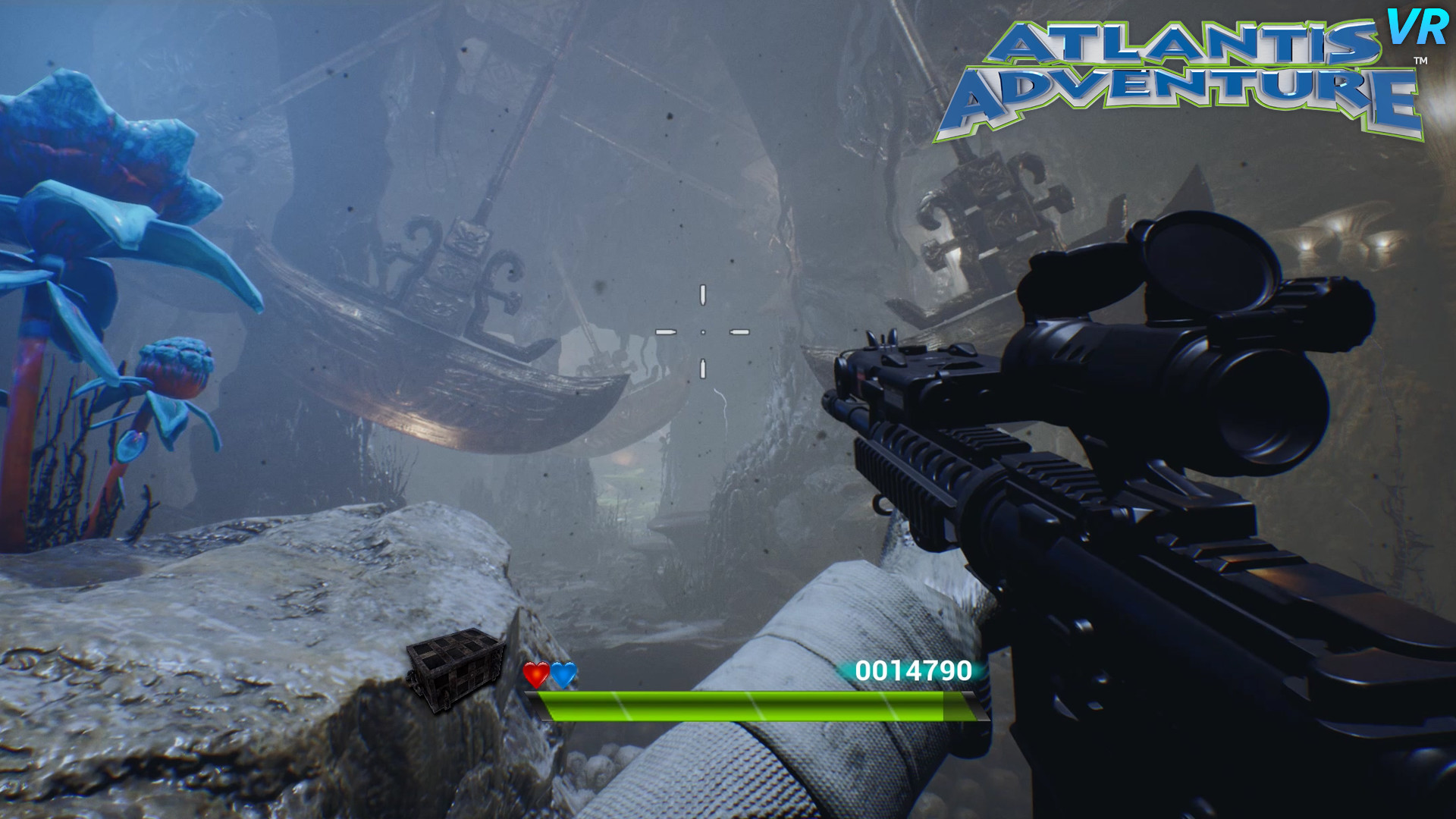Select the red heart life icon

click(535, 674)
